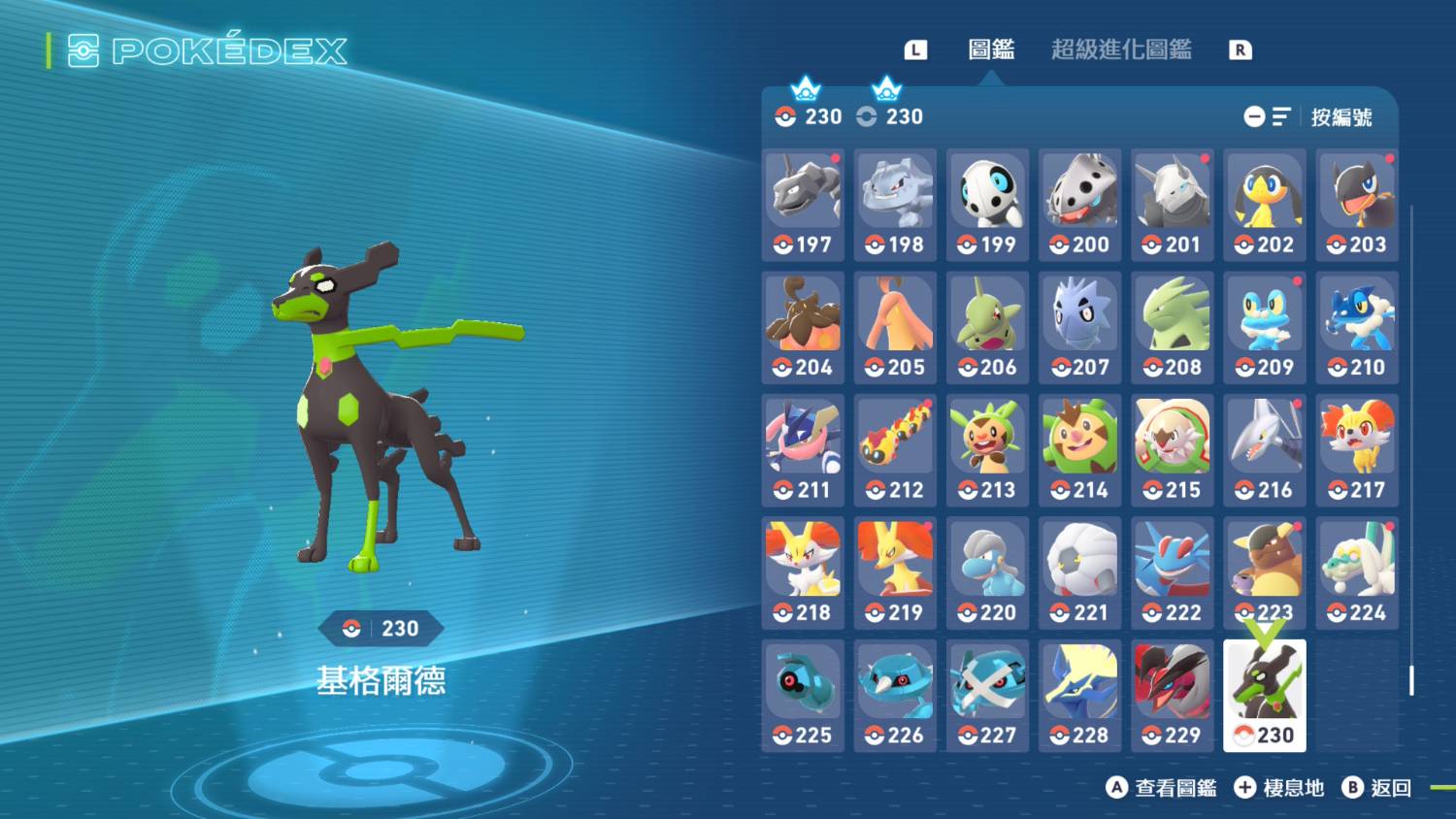Choose Delphox entry number 219
Viewport: 1456px width, 819px height.
click(895, 573)
